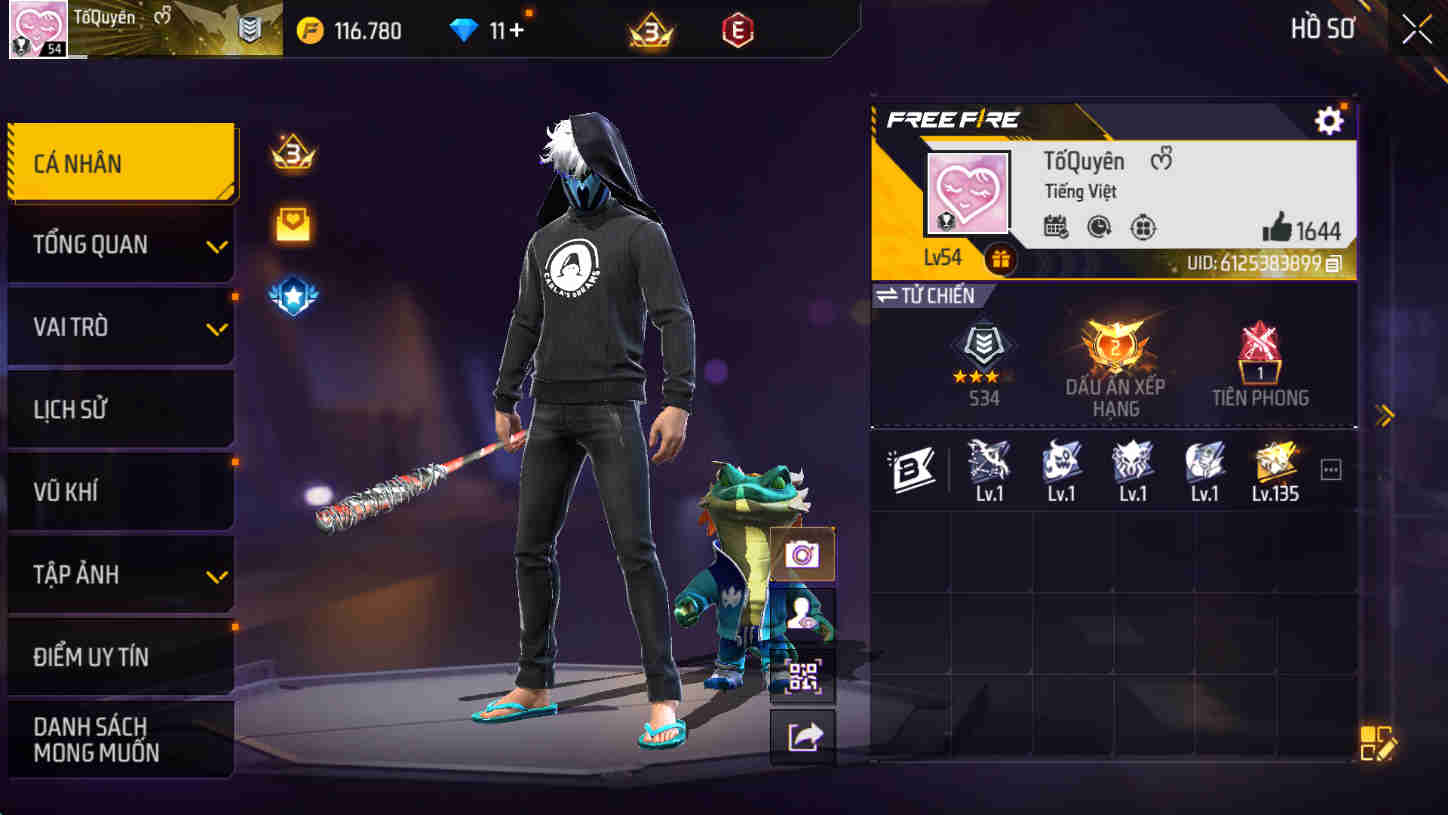Expand the TỔNG QUAN section
The image size is (1448, 815).
click(x=120, y=244)
